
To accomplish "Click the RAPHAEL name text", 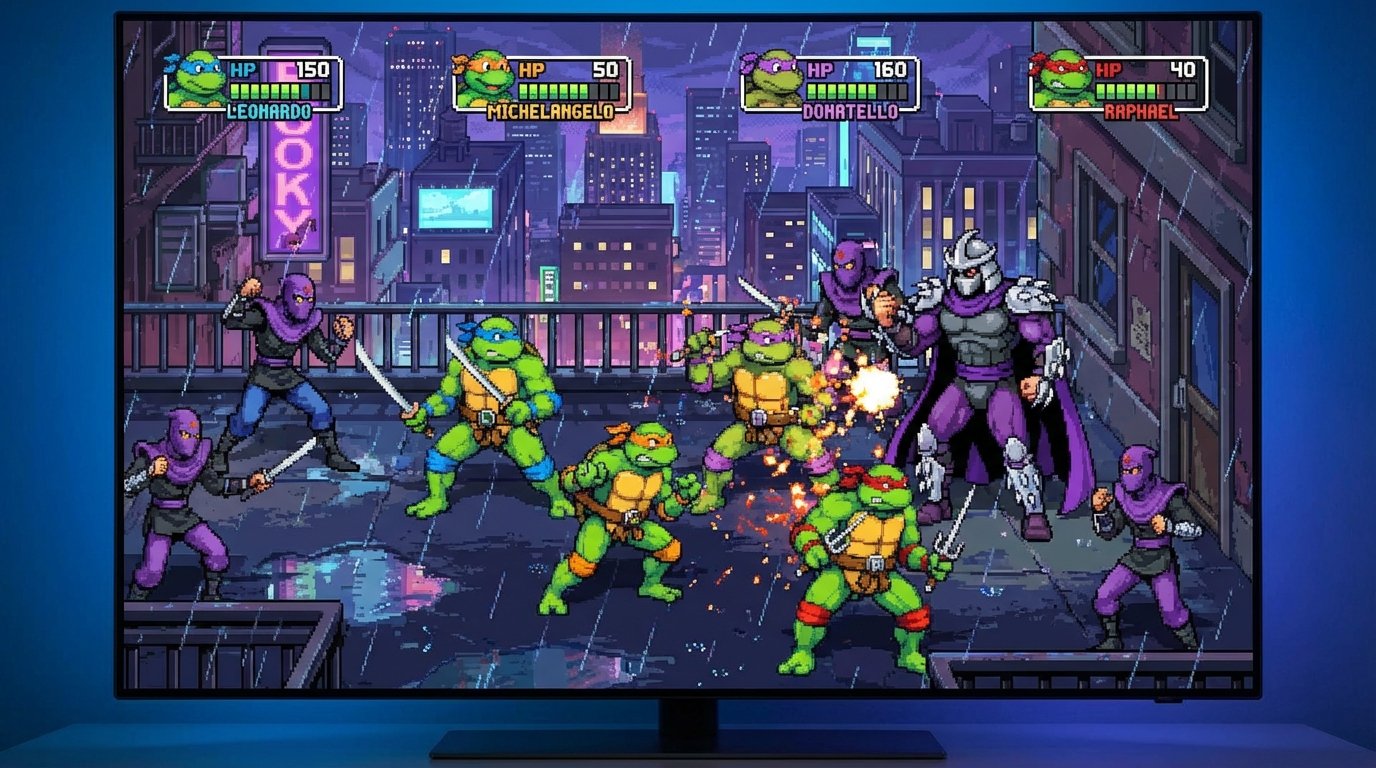I will point(1140,112).
